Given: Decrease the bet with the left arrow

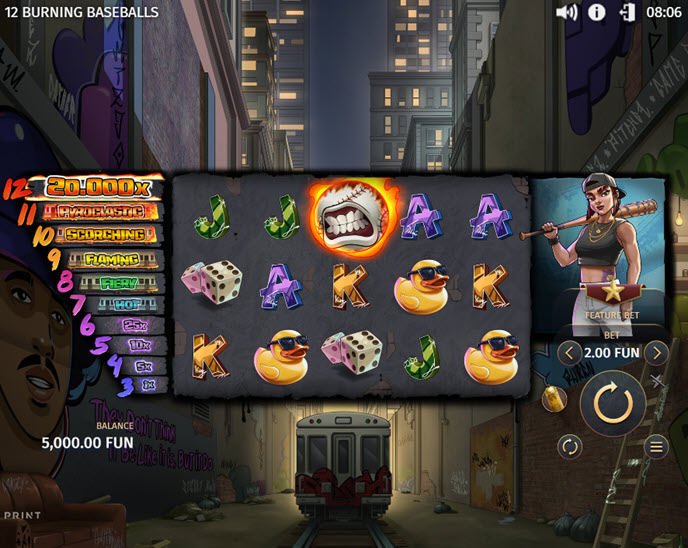Looking at the screenshot, I should coord(569,353).
